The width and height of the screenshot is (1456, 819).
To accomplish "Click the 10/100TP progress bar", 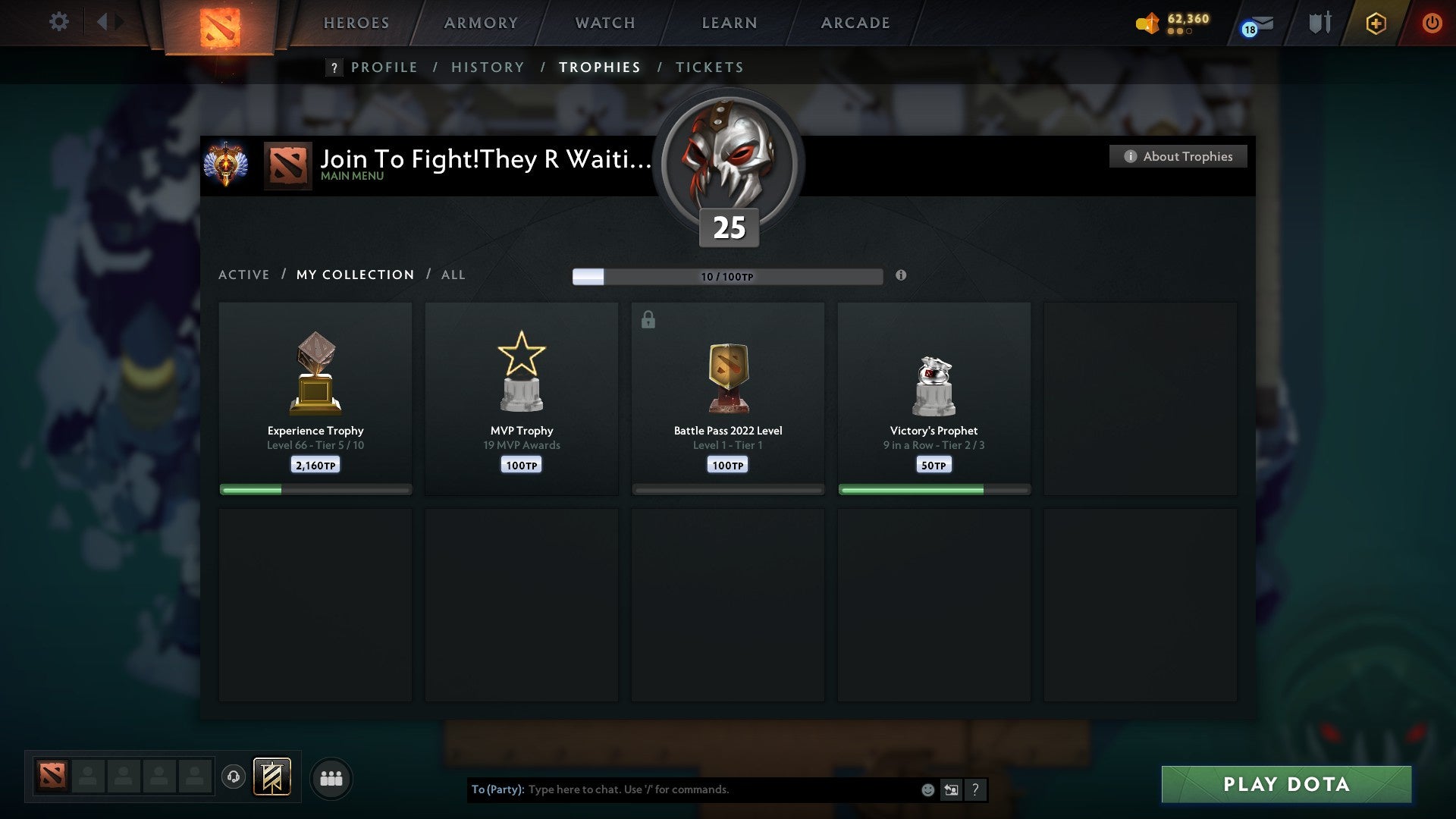I will [x=726, y=276].
